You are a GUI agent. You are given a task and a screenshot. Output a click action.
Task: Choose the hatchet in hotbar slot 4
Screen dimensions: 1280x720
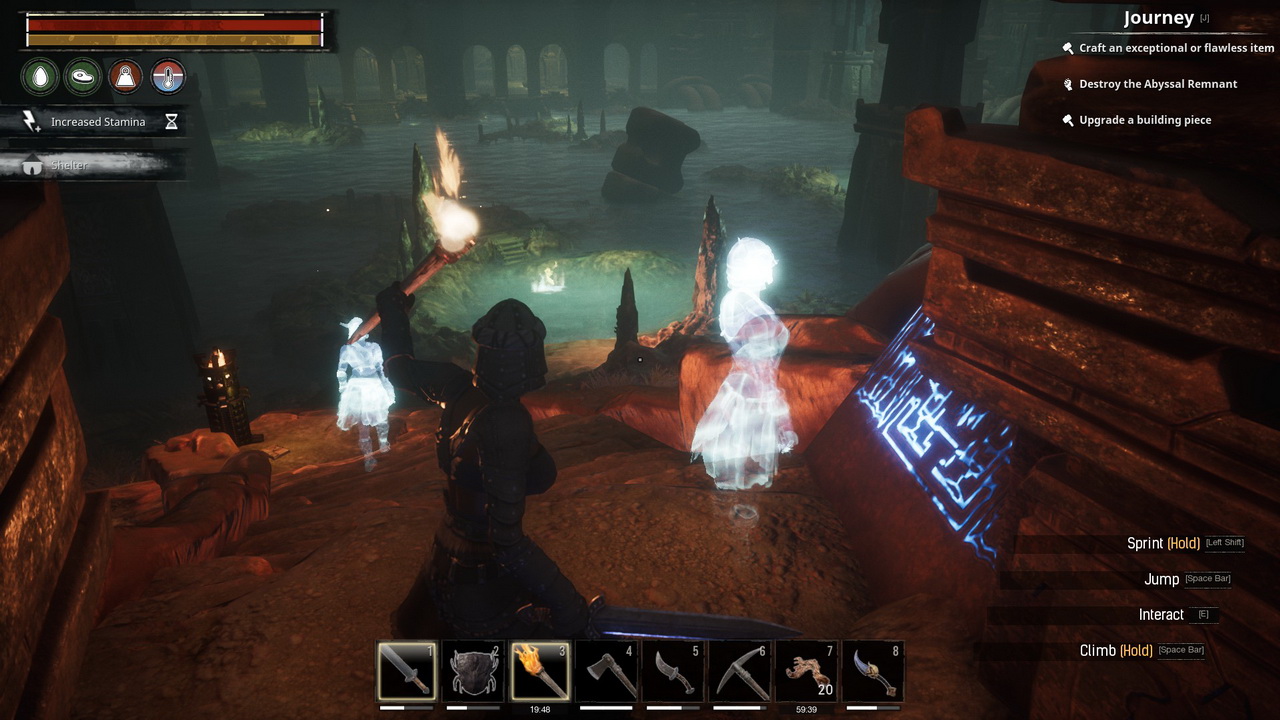coord(607,671)
